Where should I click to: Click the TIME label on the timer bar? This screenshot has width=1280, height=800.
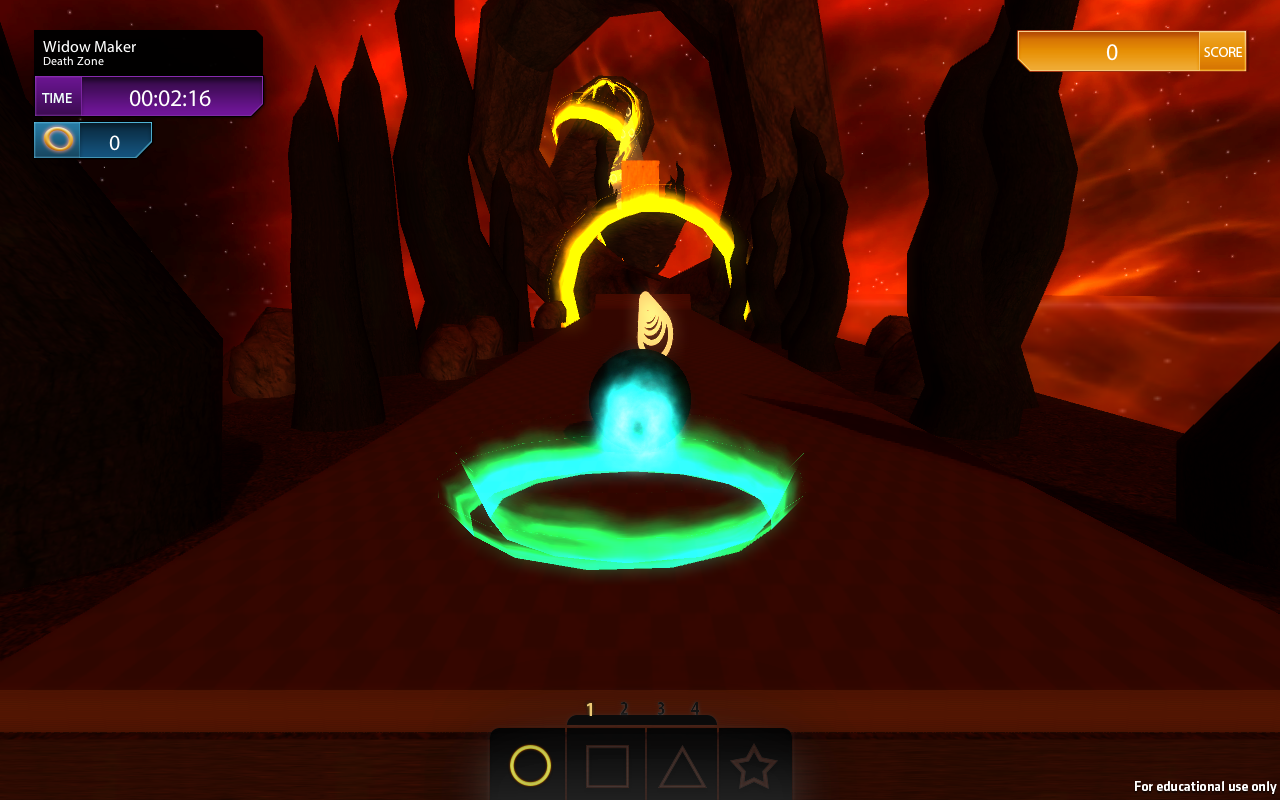tap(57, 96)
